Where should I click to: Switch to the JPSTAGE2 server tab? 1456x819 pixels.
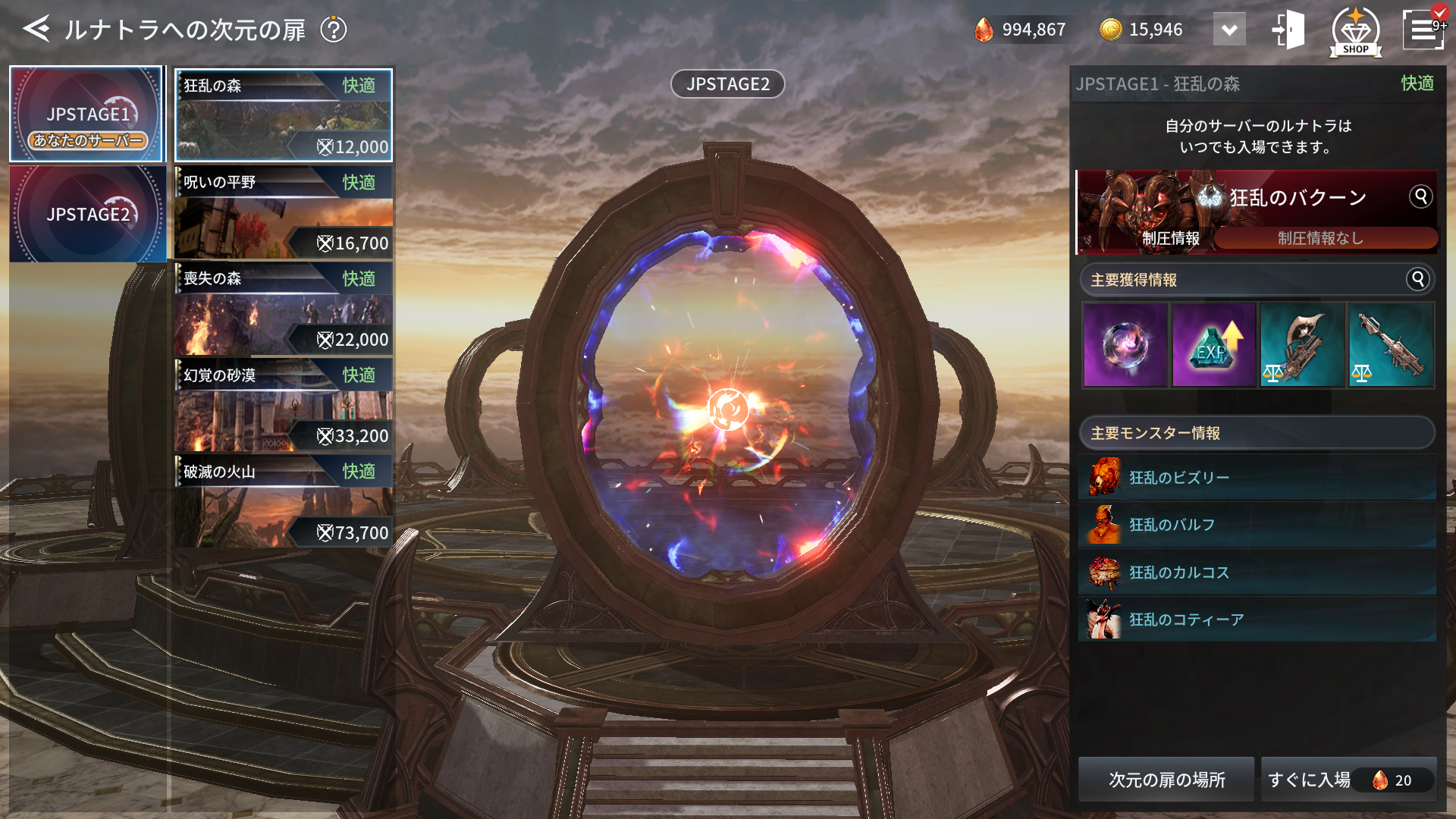(x=86, y=214)
